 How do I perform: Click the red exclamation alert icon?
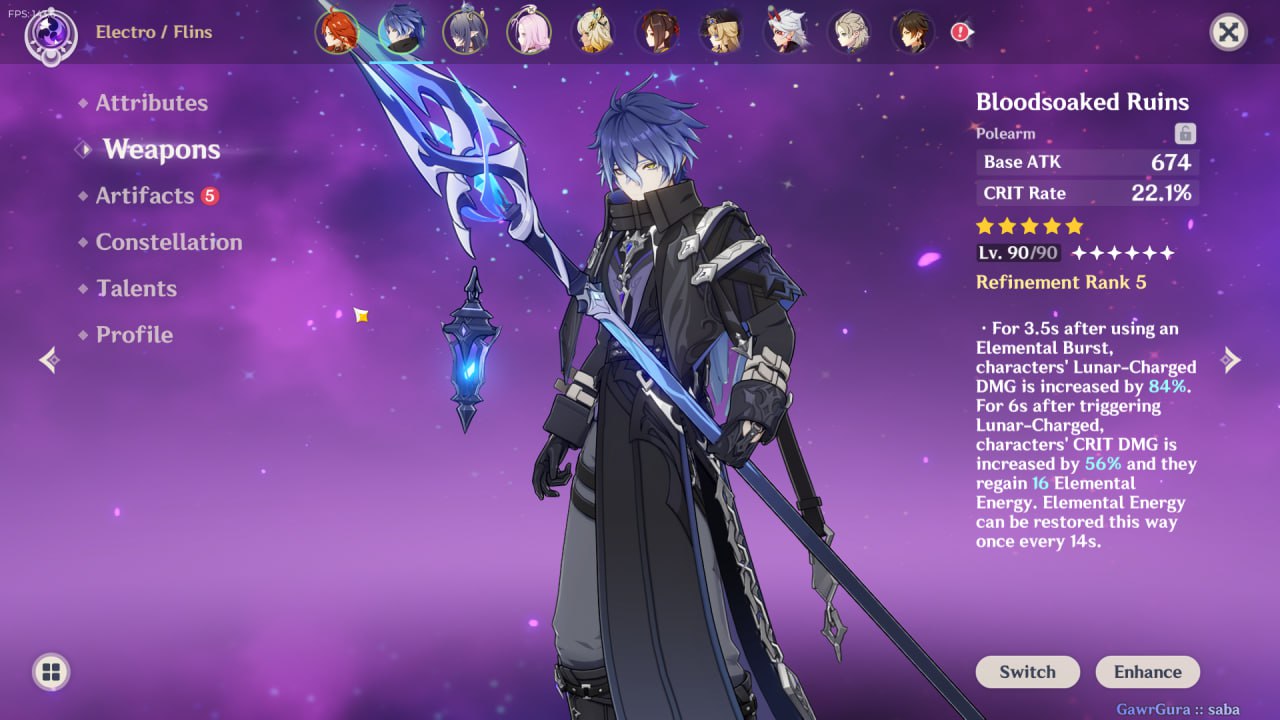(x=961, y=32)
